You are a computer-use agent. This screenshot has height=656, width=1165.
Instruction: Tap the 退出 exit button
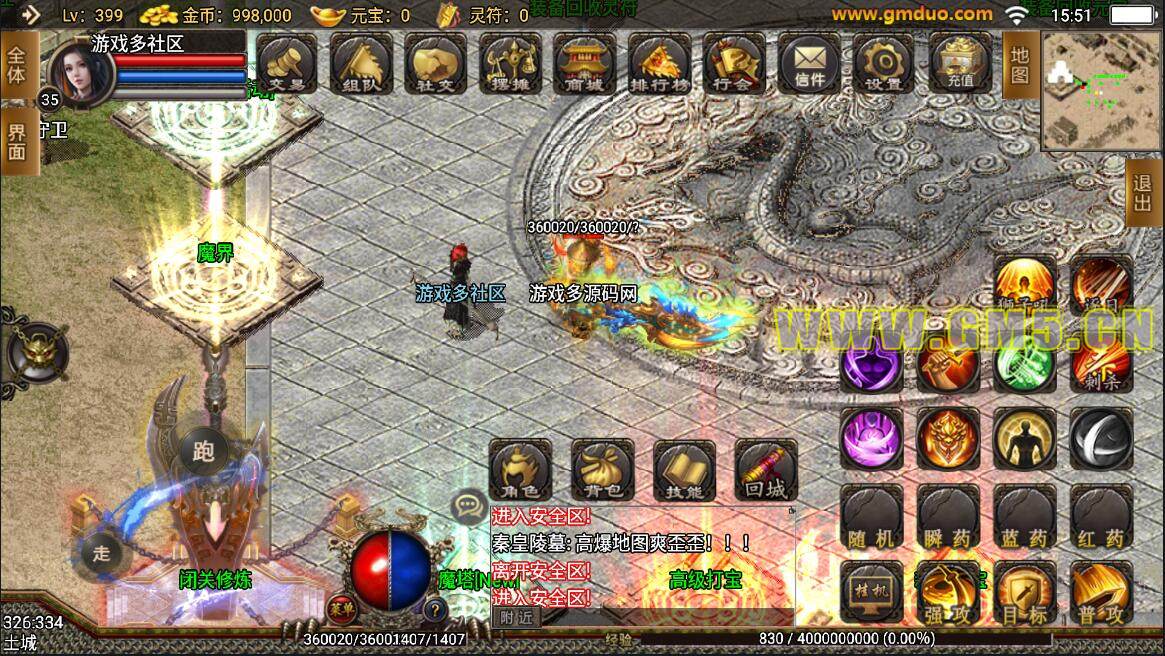pos(1142,194)
